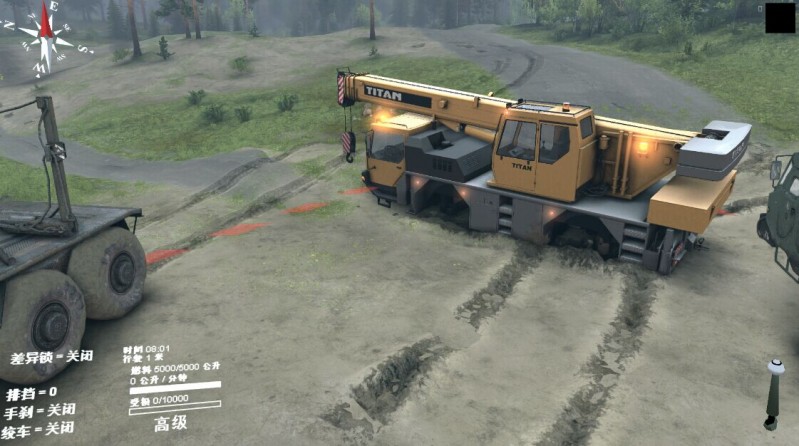Click the gear shifter lever icon
Image resolution: width=799 pixels, height=446 pixels.
coord(773,394)
